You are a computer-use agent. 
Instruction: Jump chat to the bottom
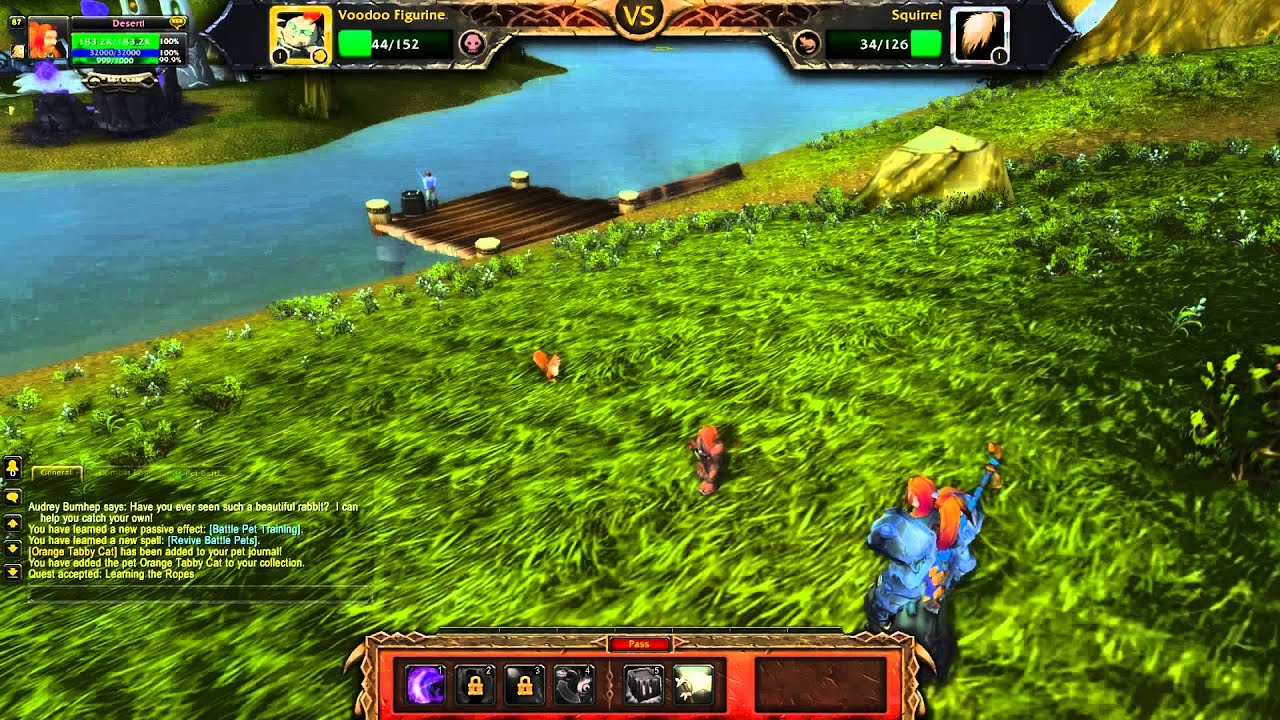(x=13, y=573)
